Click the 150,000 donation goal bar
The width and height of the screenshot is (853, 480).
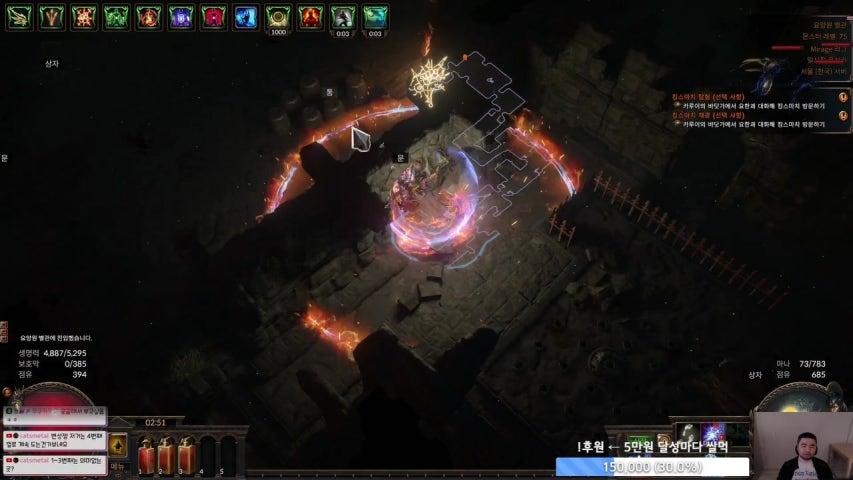coord(652,467)
